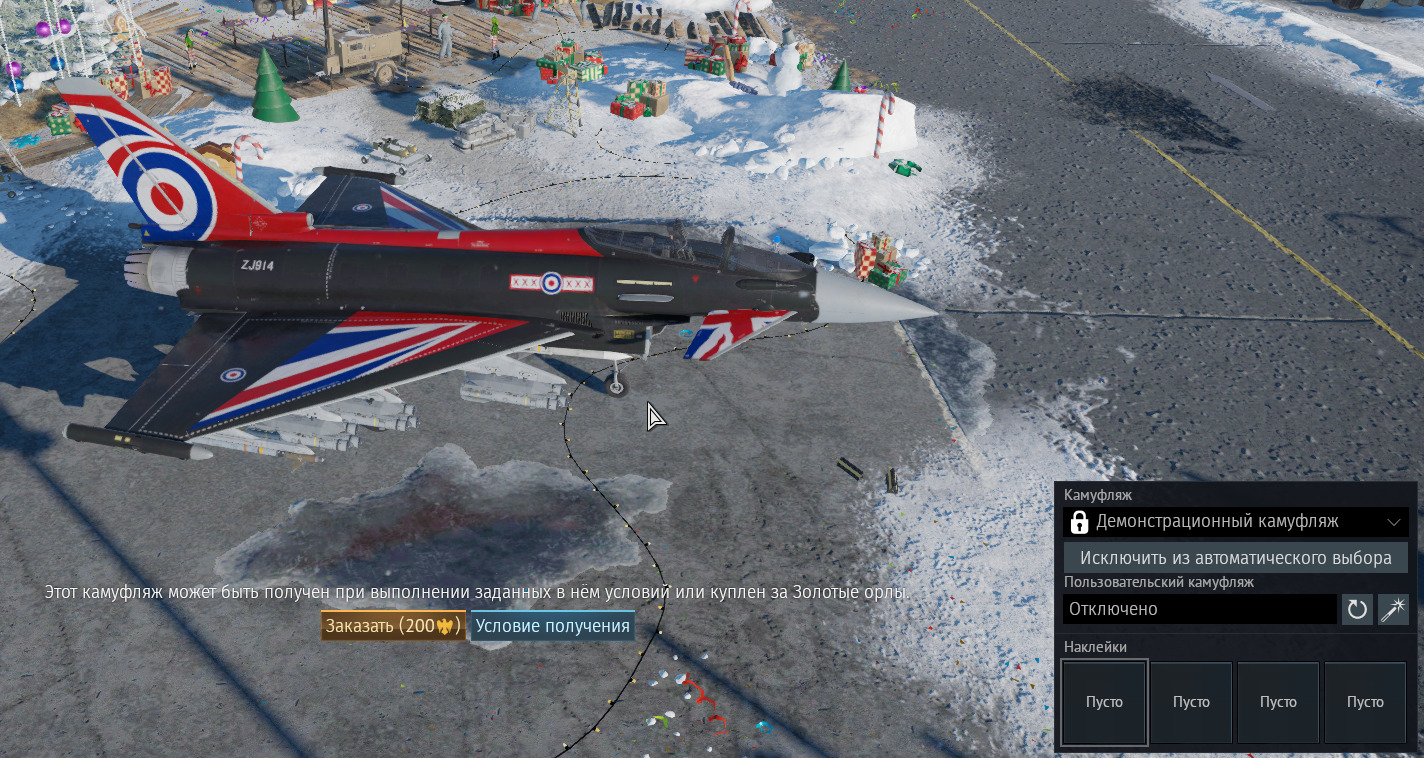Select the third Пусто decal slot
Image resolution: width=1424 pixels, height=758 pixels.
pos(1278,702)
